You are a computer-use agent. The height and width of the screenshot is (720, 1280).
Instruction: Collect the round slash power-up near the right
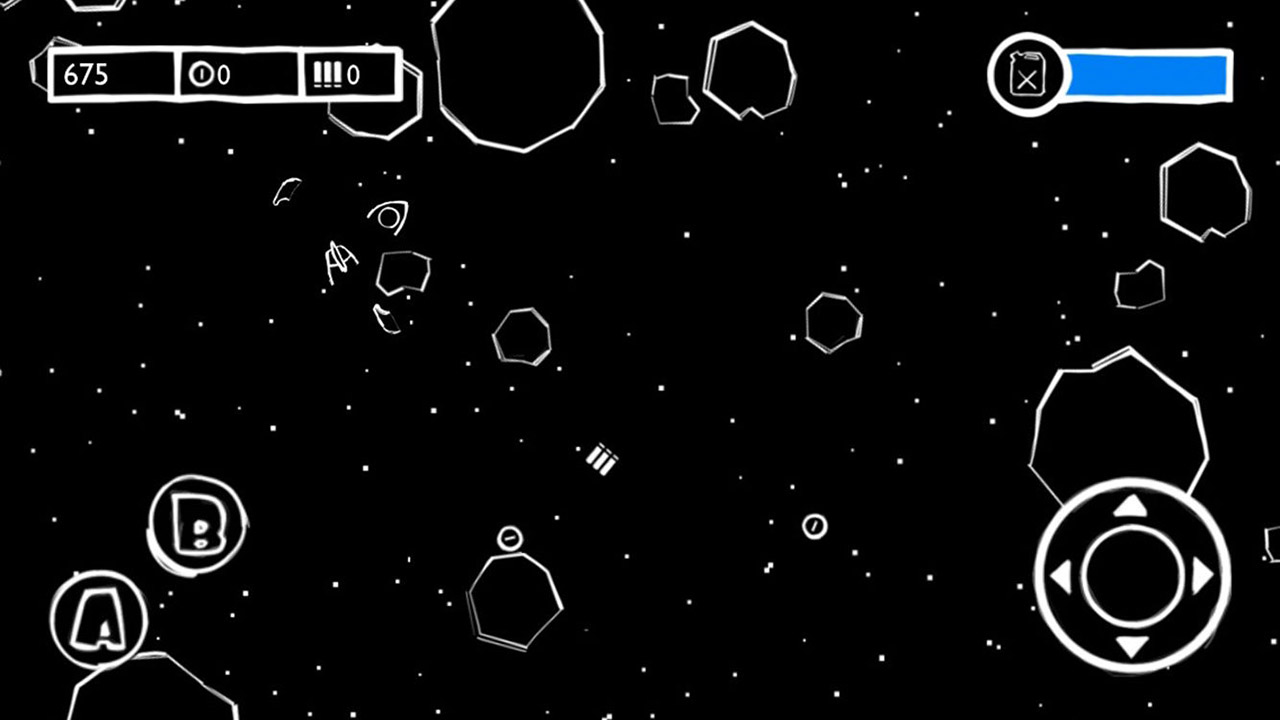point(814,527)
